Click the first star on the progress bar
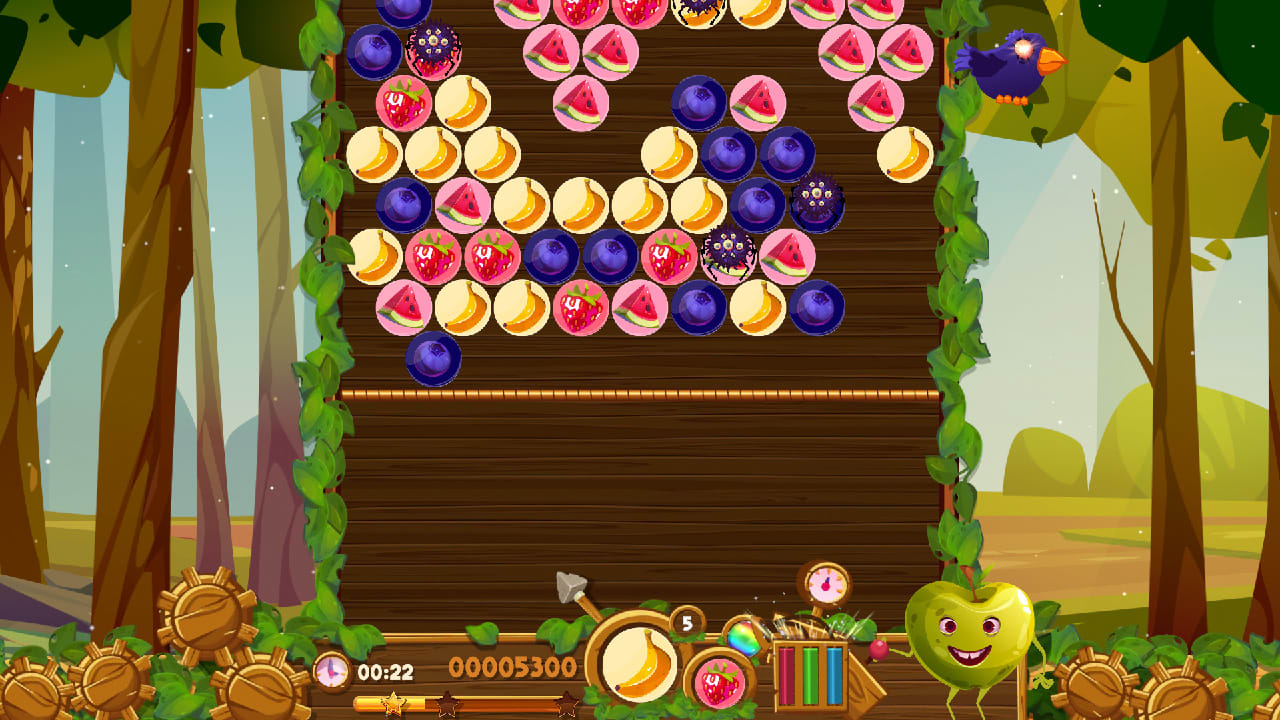Image resolution: width=1280 pixels, height=720 pixels. click(x=392, y=701)
